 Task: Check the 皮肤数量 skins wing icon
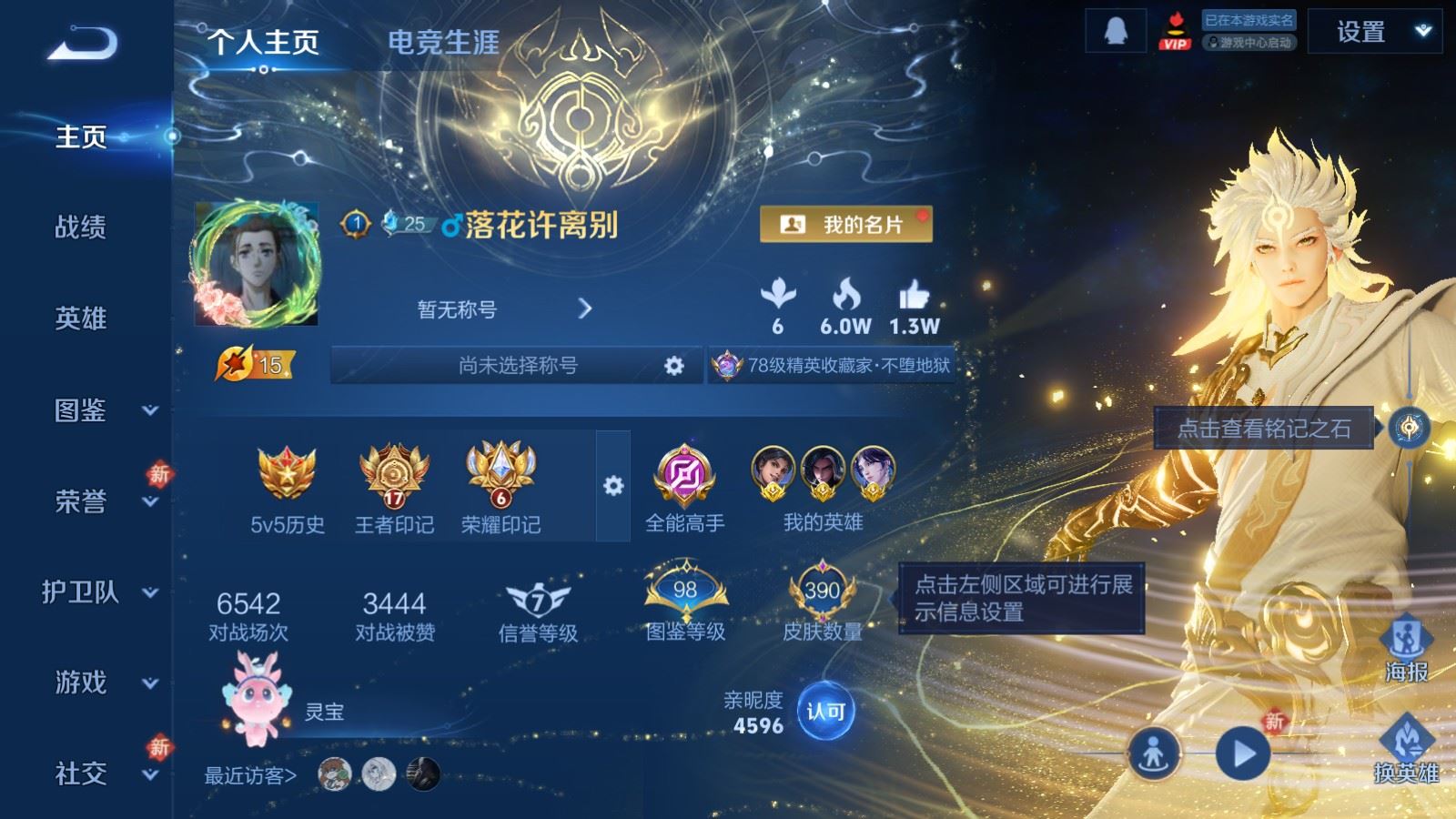tap(819, 591)
